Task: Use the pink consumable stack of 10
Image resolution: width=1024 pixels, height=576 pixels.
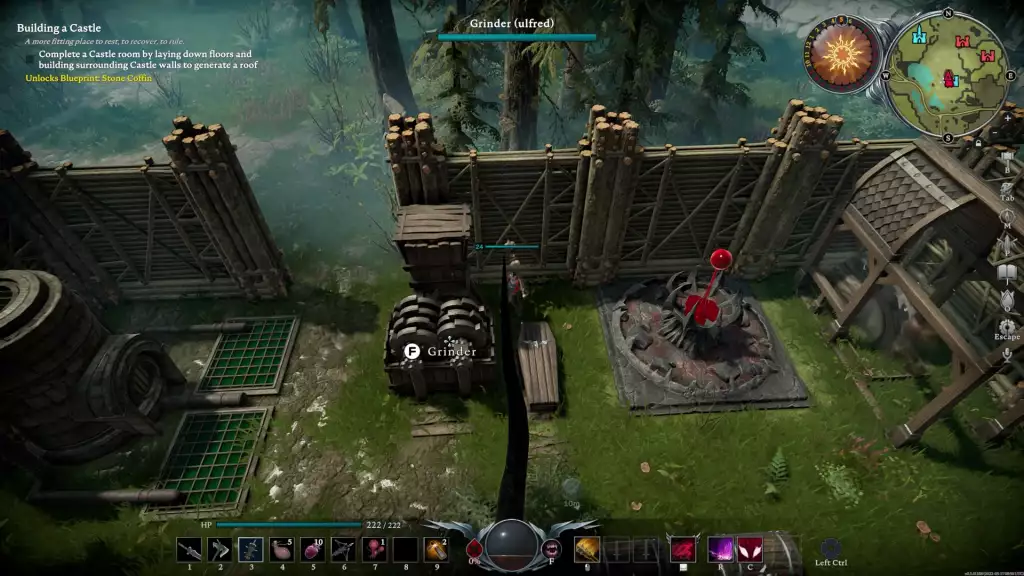Action: pos(312,549)
